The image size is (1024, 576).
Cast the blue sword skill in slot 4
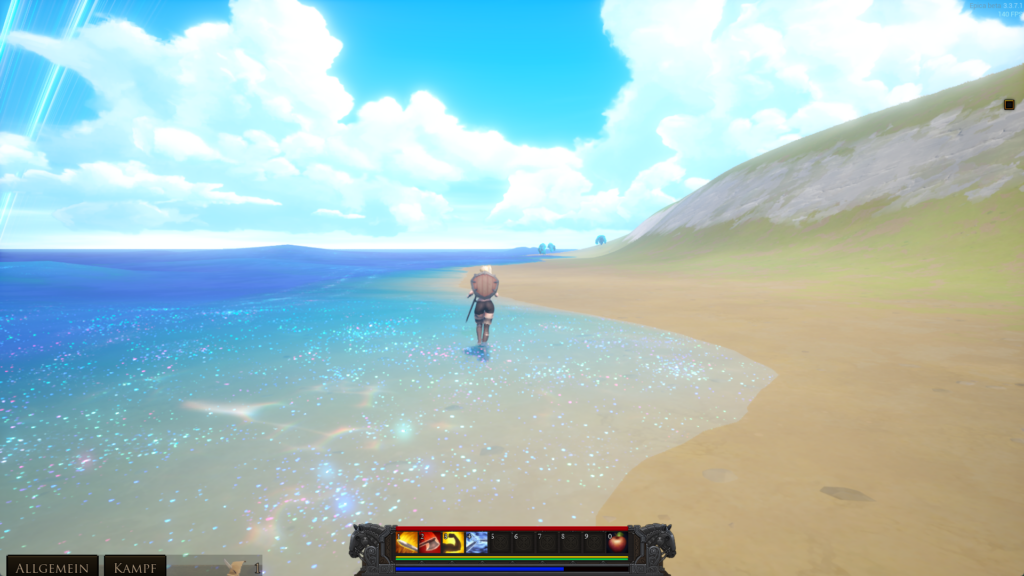coord(476,542)
